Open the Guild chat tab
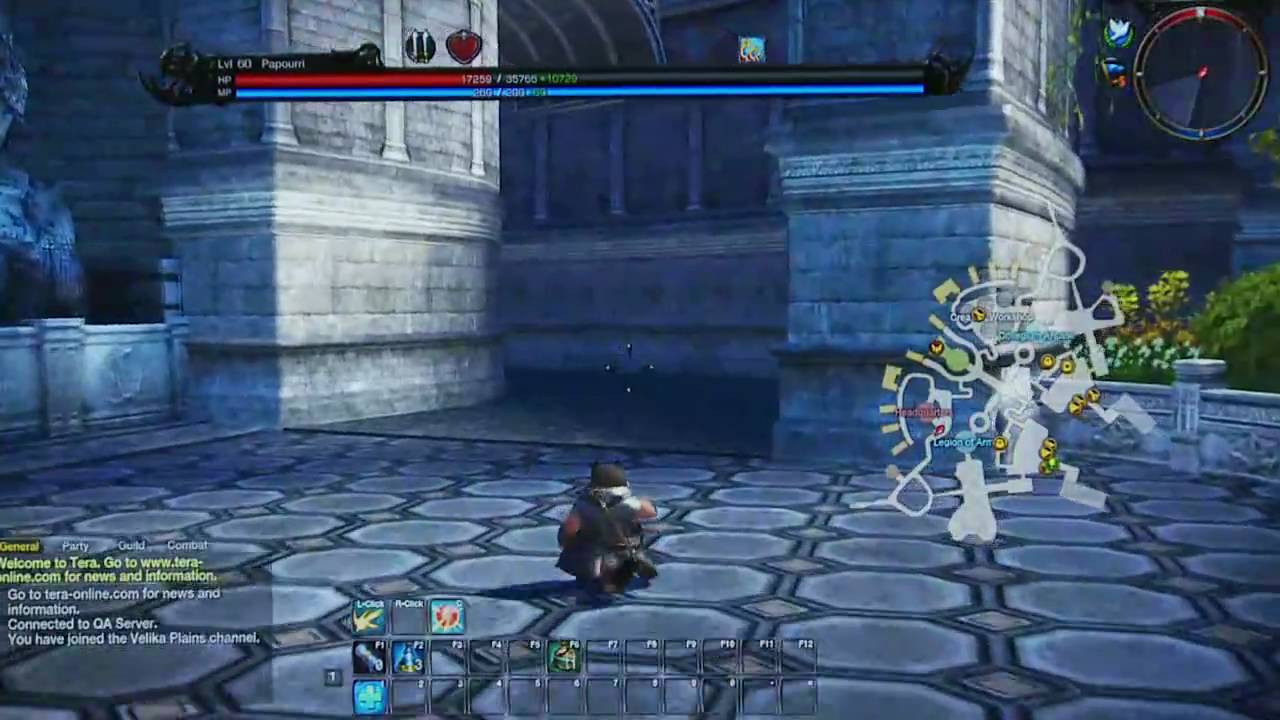Screen dimensions: 1280x720 130,546
